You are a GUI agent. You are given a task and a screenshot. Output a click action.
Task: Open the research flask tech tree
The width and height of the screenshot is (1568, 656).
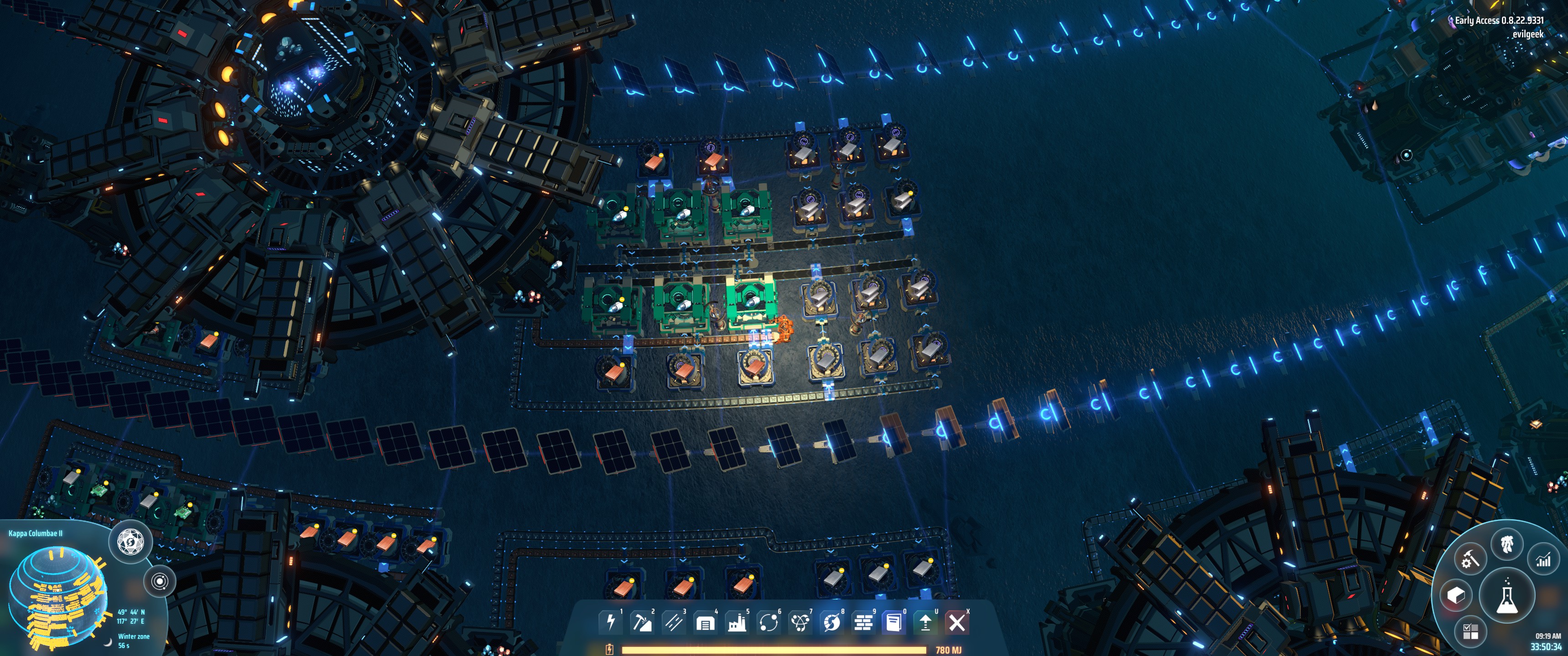point(1506,597)
